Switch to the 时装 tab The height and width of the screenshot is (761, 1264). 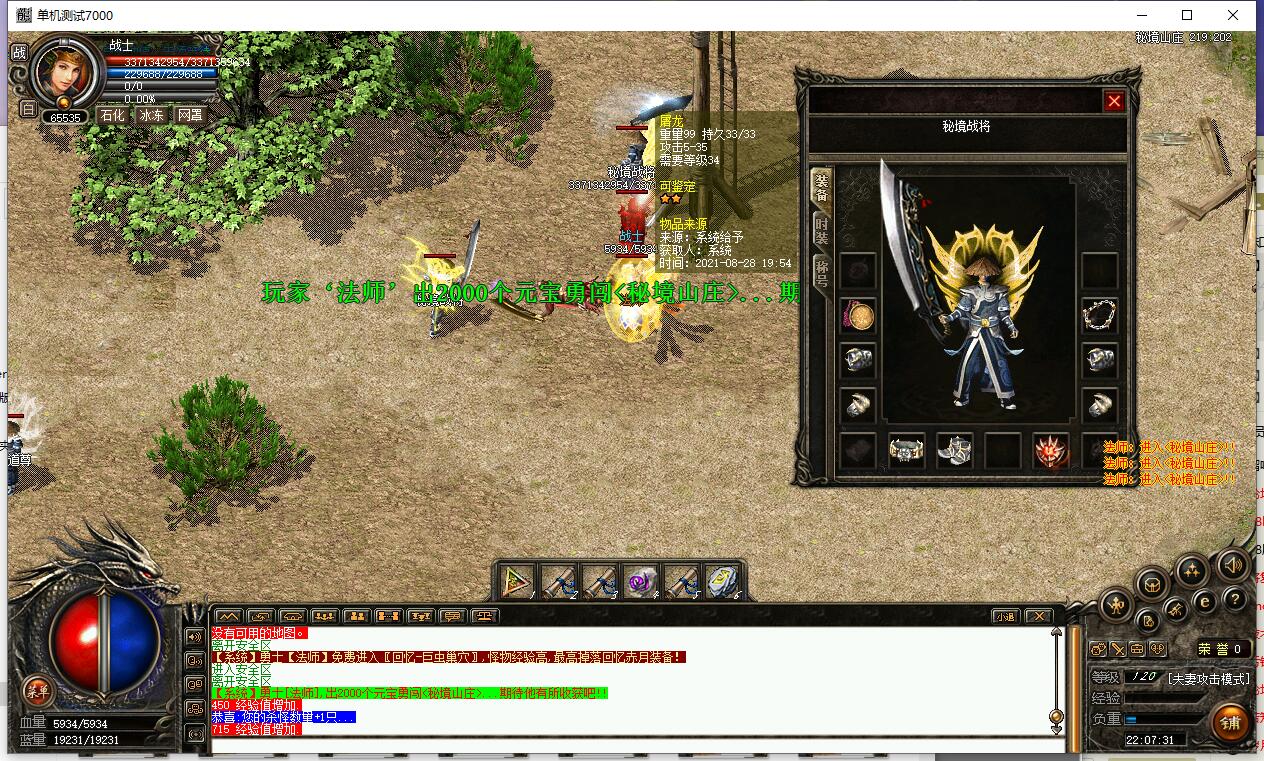point(821,230)
